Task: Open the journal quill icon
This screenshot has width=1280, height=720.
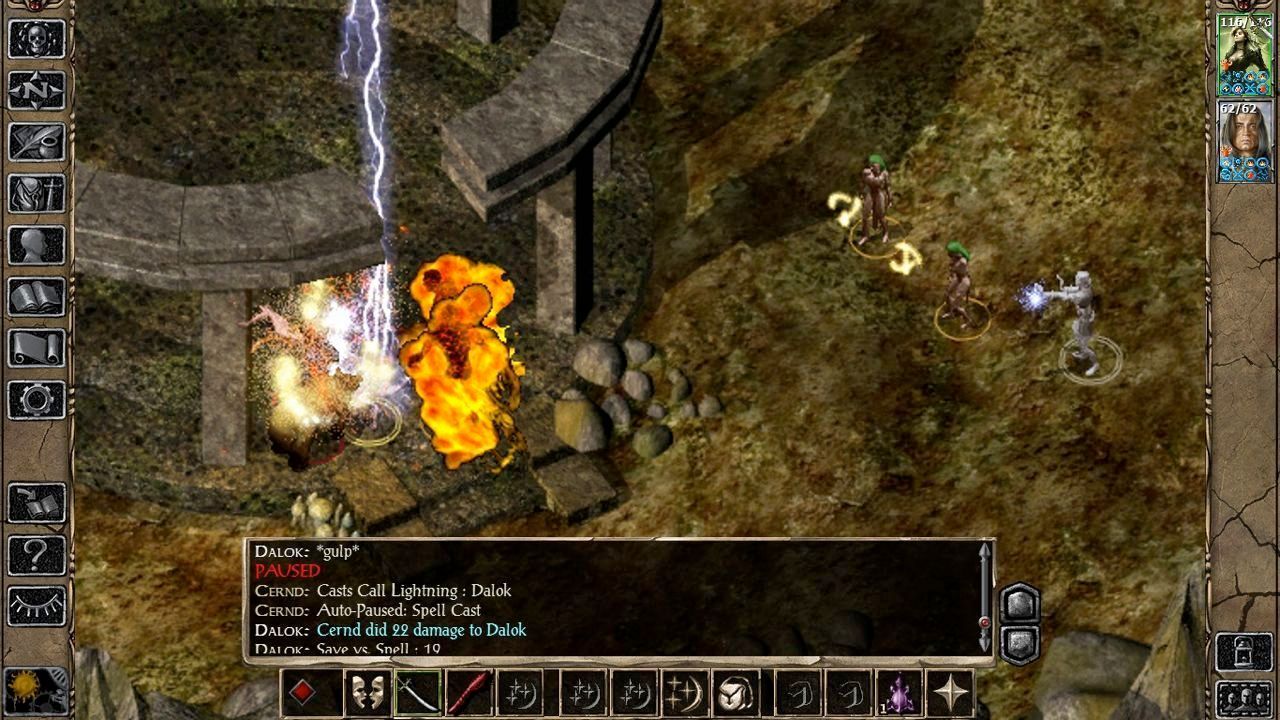Action: coord(37,142)
